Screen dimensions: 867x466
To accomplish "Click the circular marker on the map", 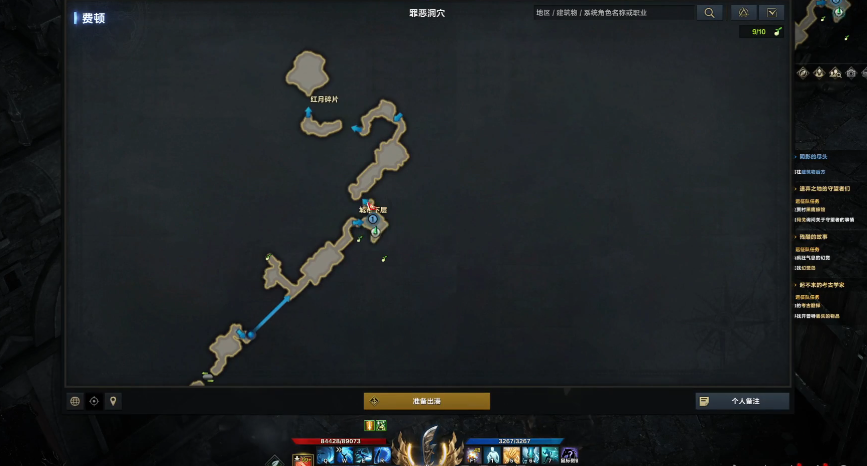I will 372,219.
